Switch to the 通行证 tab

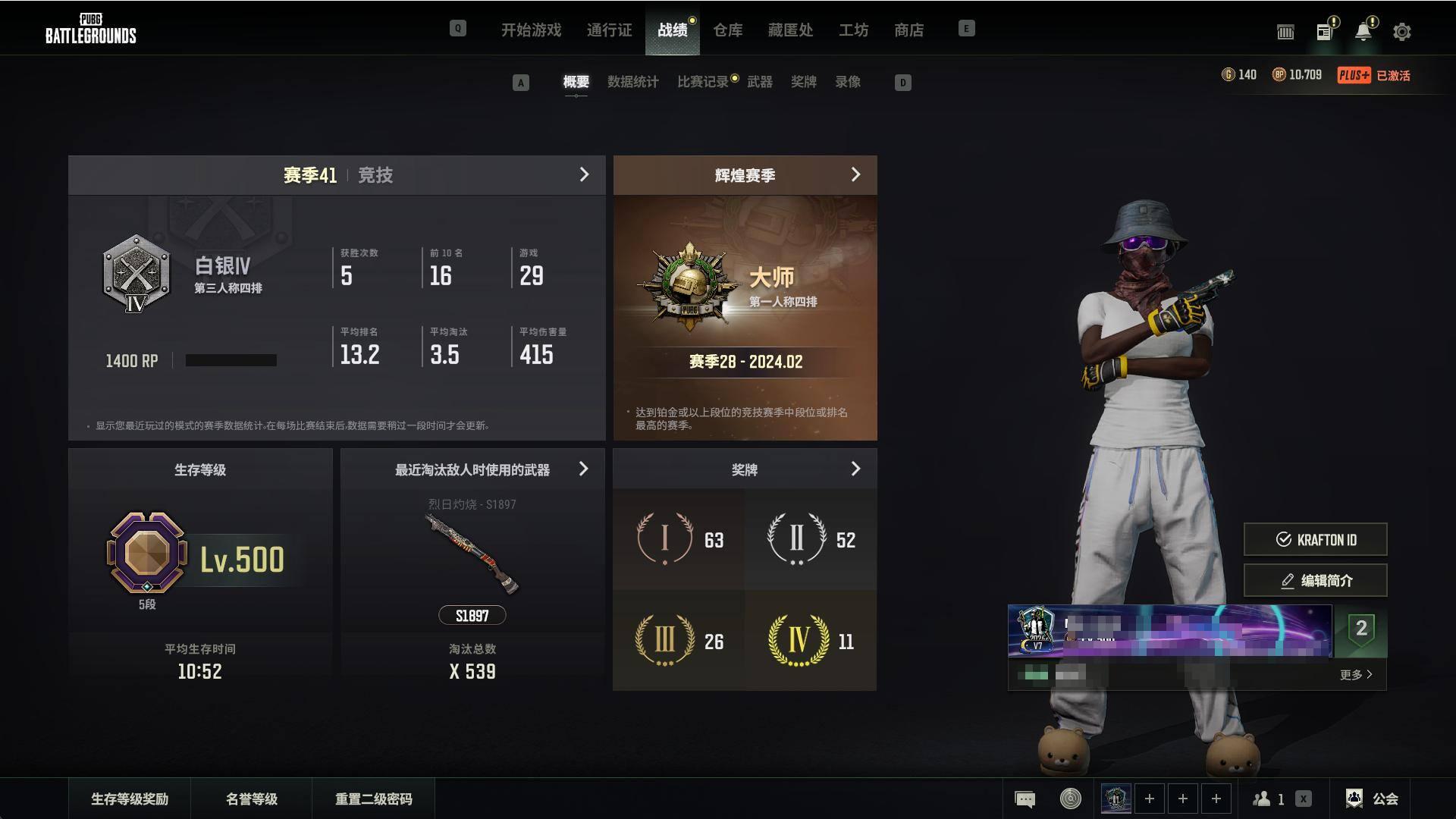609,30
